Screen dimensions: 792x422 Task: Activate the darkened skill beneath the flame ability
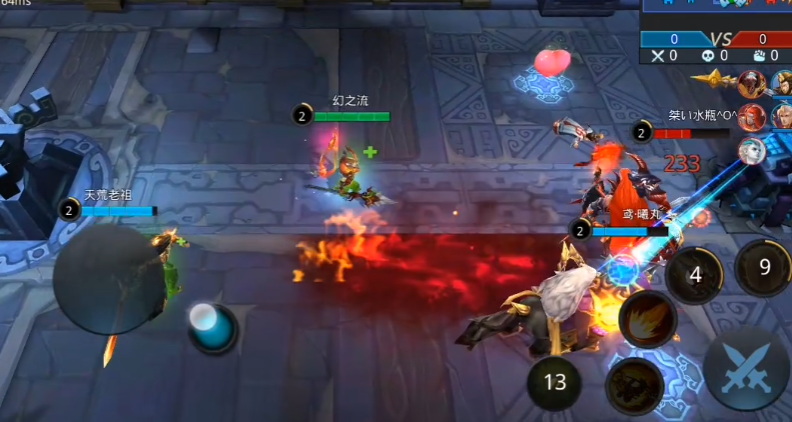tap(635, 385)
